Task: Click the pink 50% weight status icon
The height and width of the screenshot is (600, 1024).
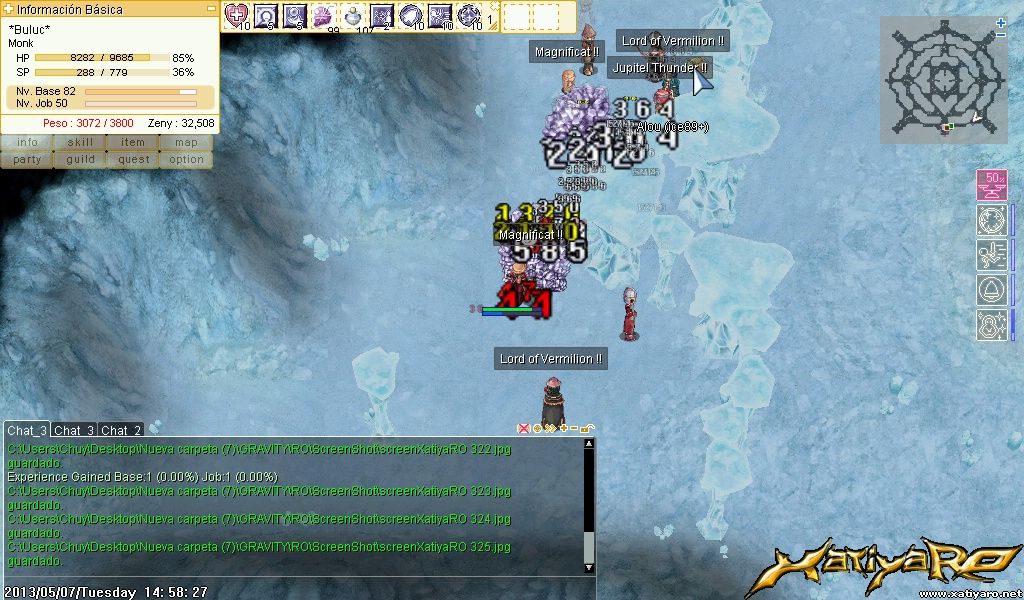Action: point(992,186)
